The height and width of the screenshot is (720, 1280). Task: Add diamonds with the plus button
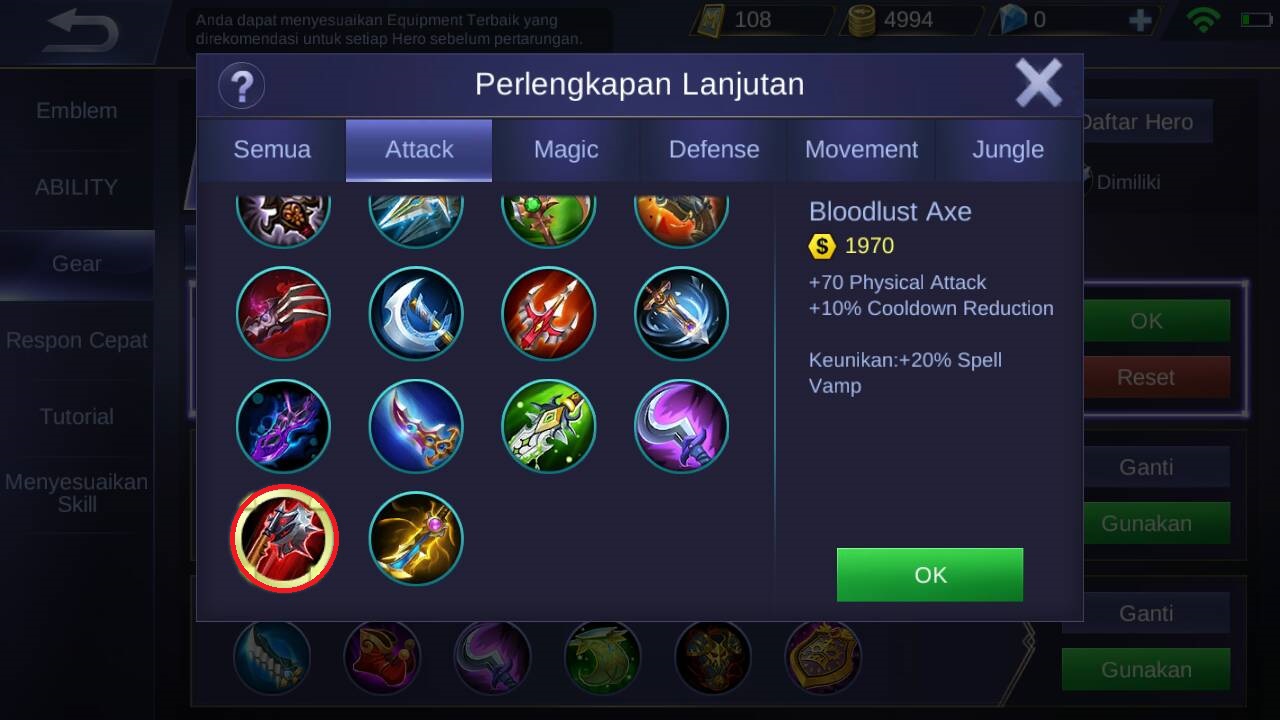(1139, 20)
